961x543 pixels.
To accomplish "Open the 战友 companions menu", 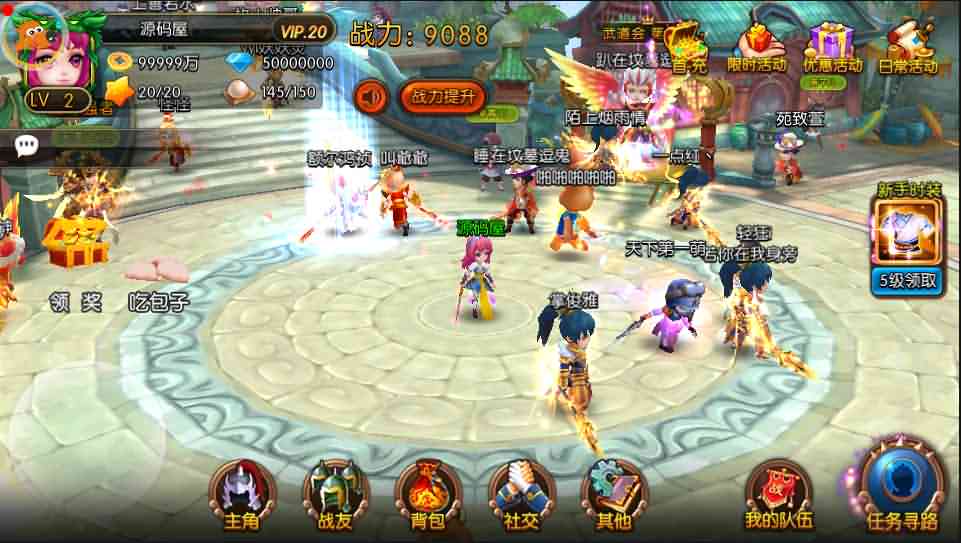I will (x=335, y=495).
